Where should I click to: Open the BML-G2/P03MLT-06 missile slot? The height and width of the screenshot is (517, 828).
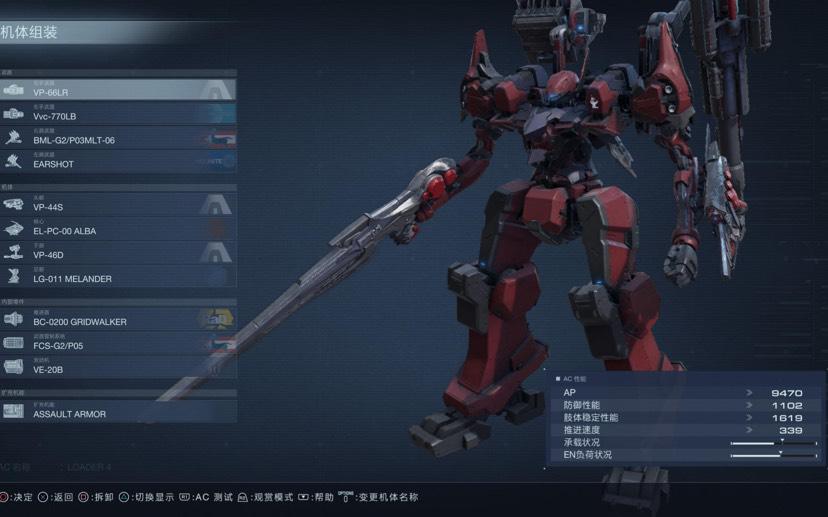118,138
